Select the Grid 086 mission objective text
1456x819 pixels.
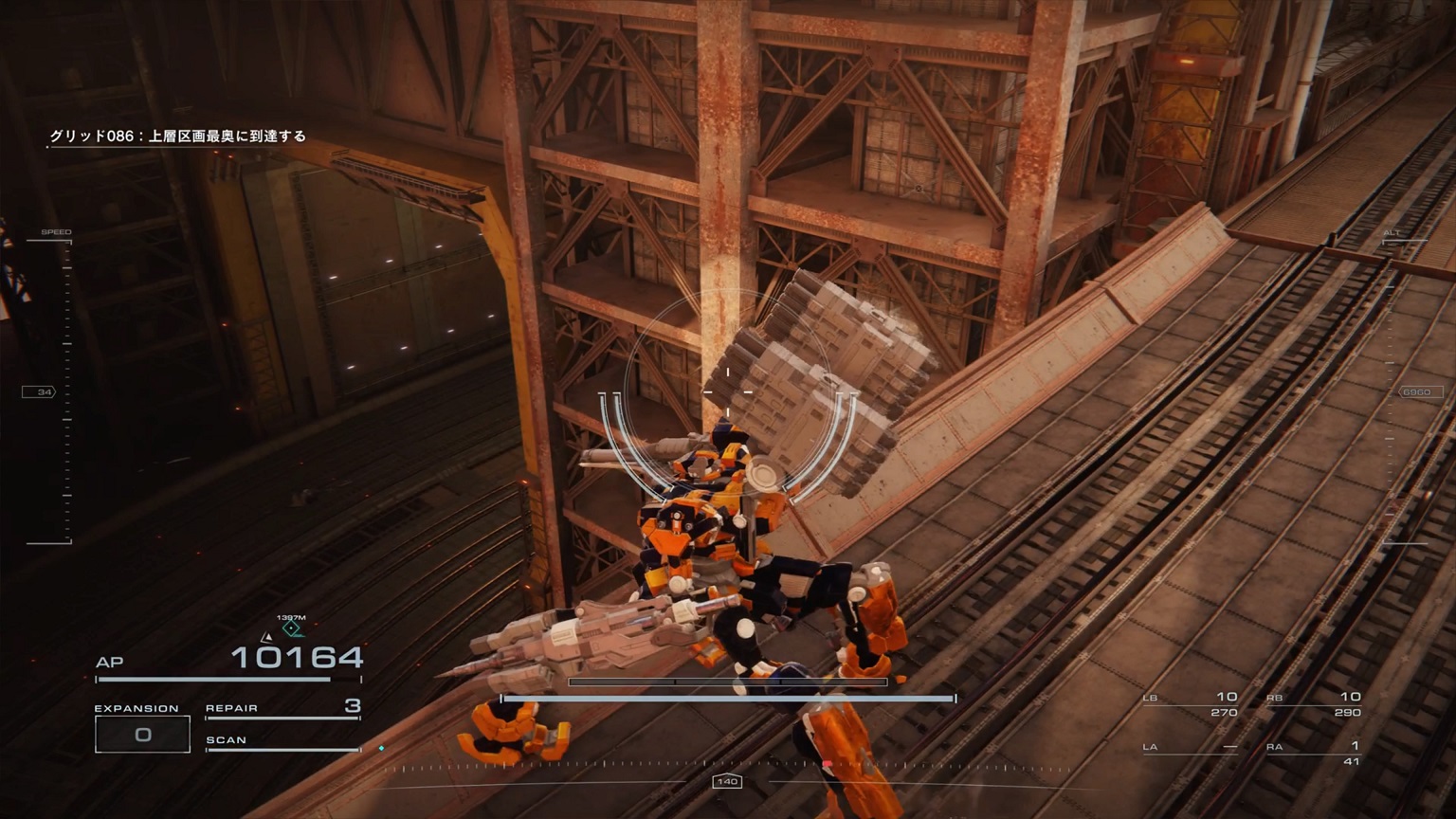pos(177,136)
